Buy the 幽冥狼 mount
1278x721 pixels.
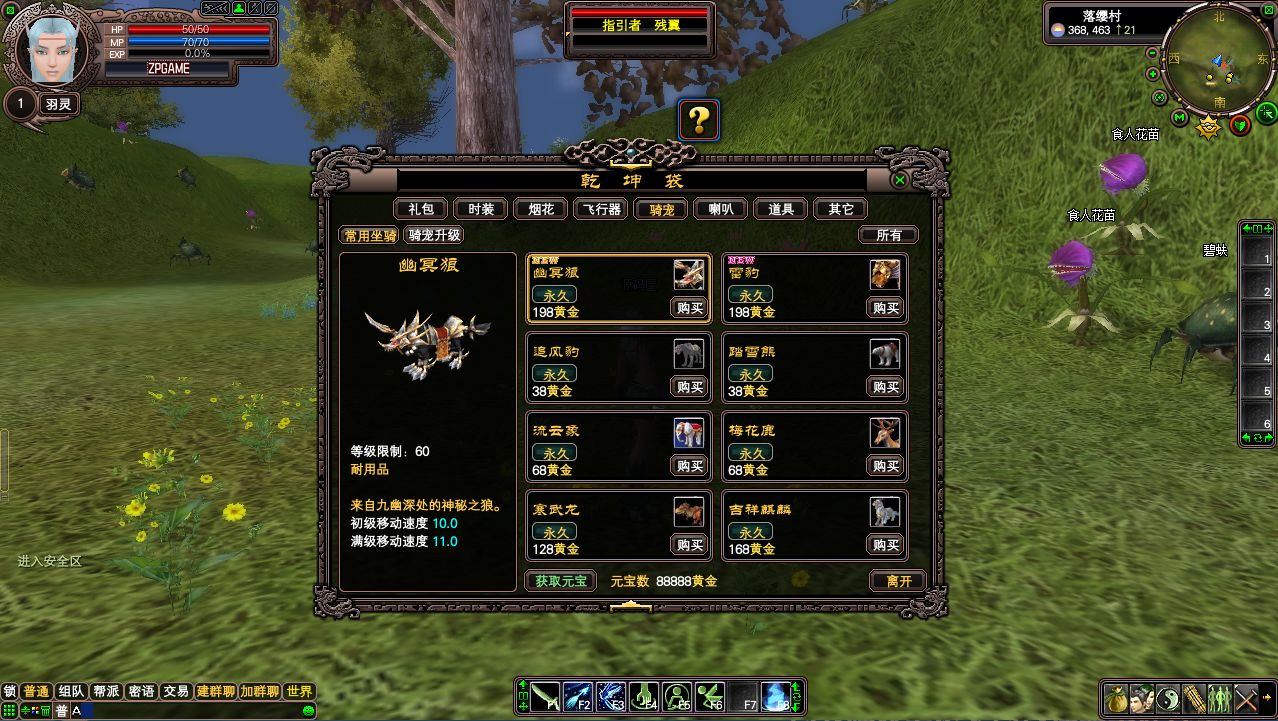(690, 308)
